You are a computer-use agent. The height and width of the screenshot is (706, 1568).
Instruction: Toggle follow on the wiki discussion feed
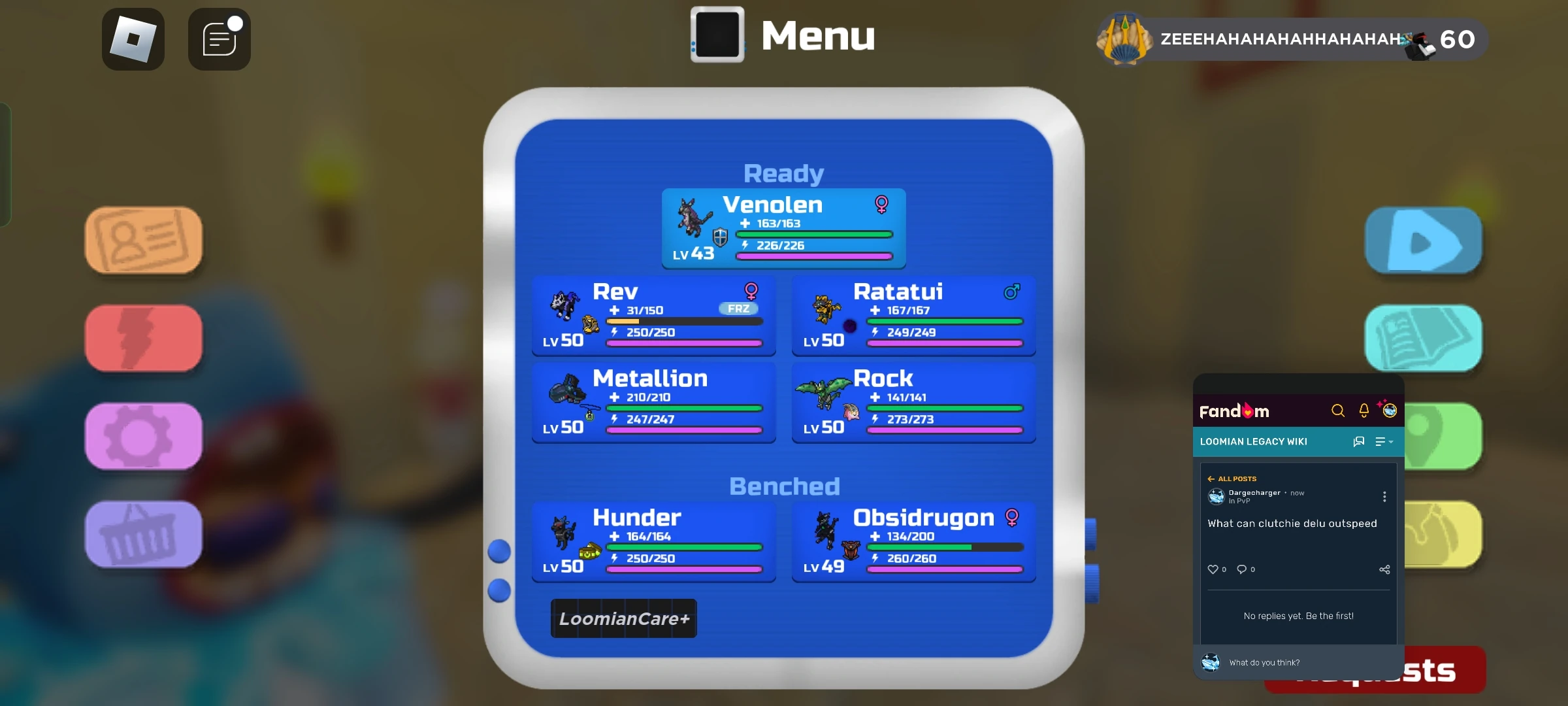pyautogui.click(x=1359, y=442)
